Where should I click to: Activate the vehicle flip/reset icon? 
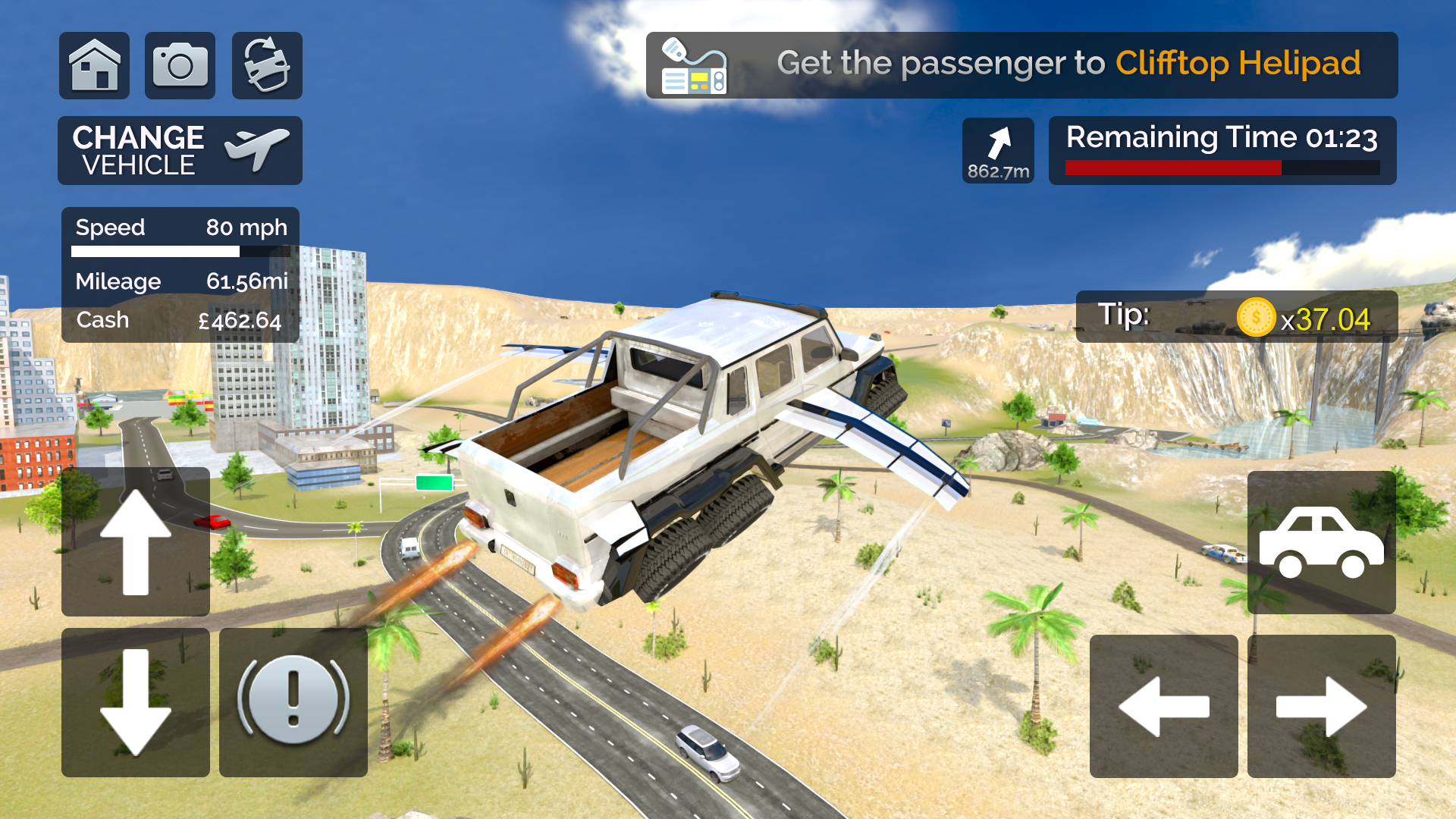(266, 65)
